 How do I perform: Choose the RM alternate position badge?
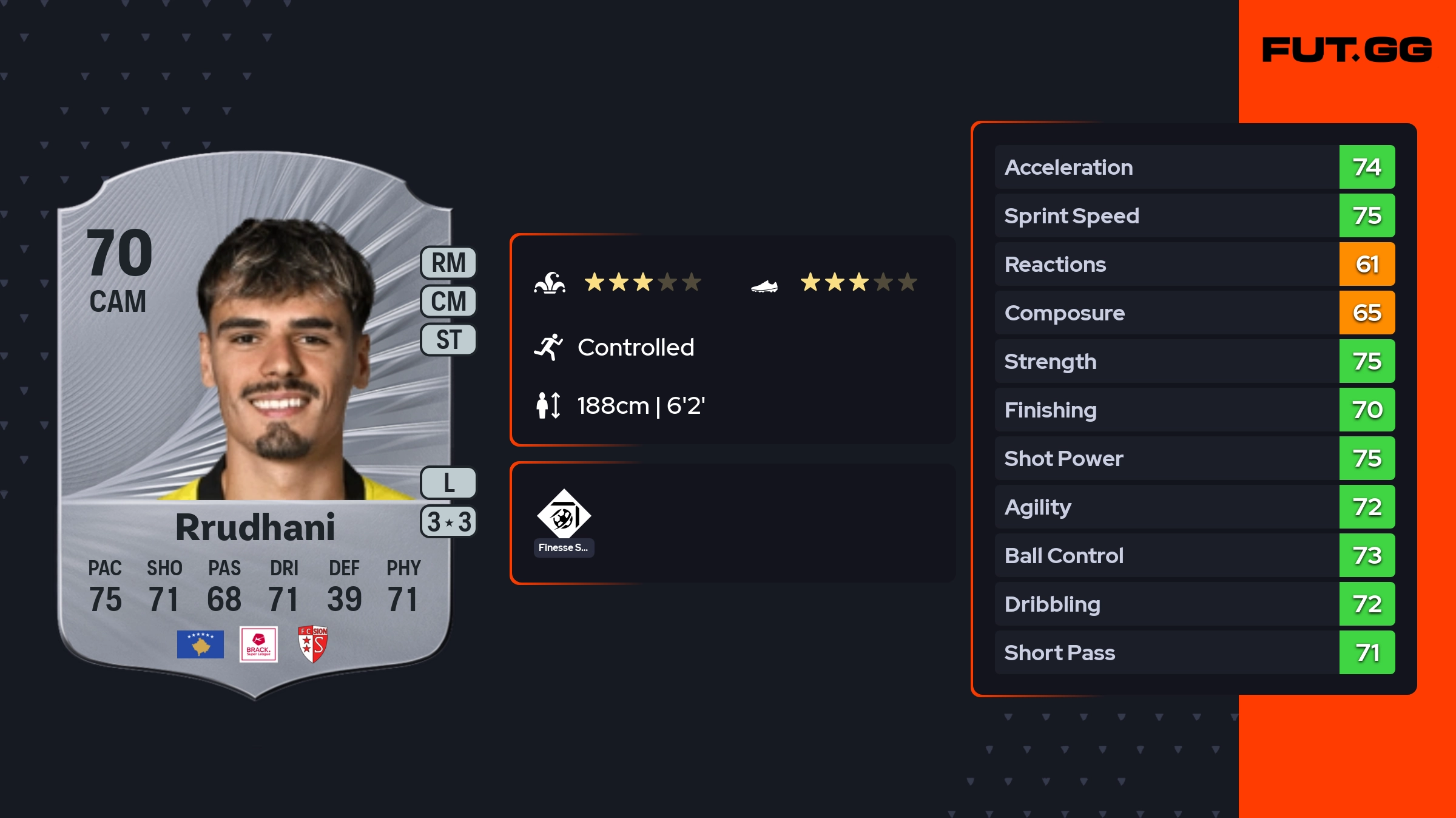point(448,263)
